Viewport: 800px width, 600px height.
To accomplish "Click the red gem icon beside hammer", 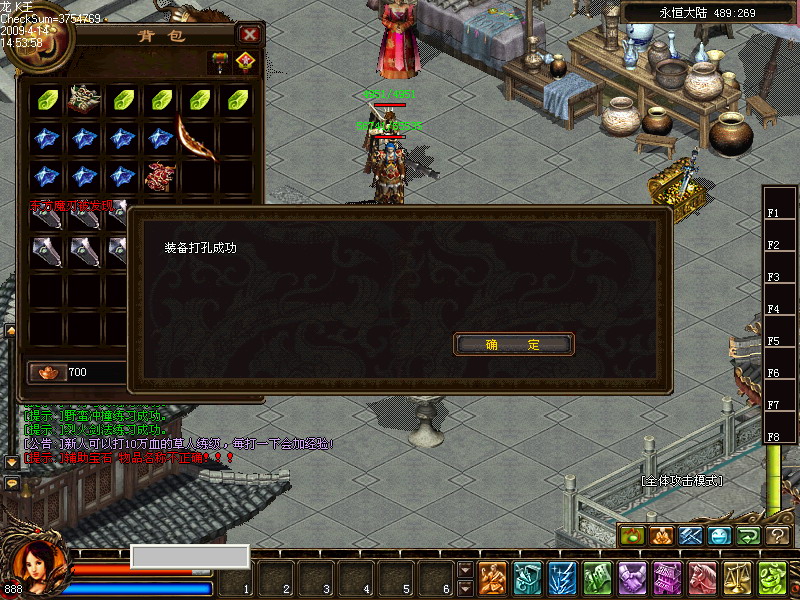I will point(245,62).
